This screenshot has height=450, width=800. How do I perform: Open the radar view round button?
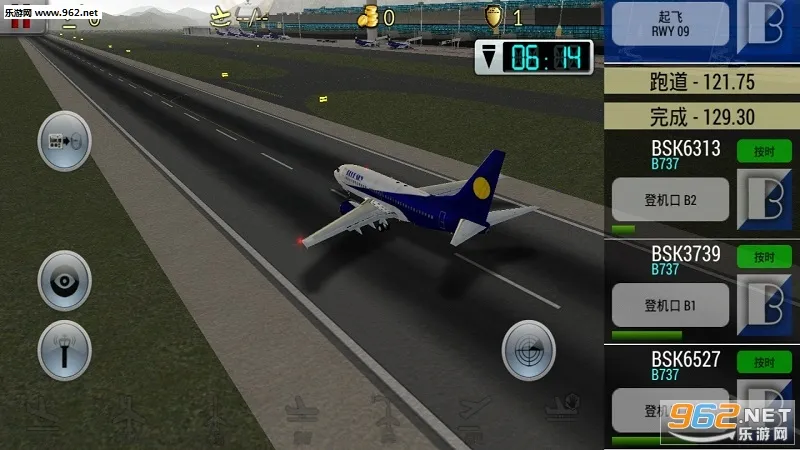click(x=528, y=350)
